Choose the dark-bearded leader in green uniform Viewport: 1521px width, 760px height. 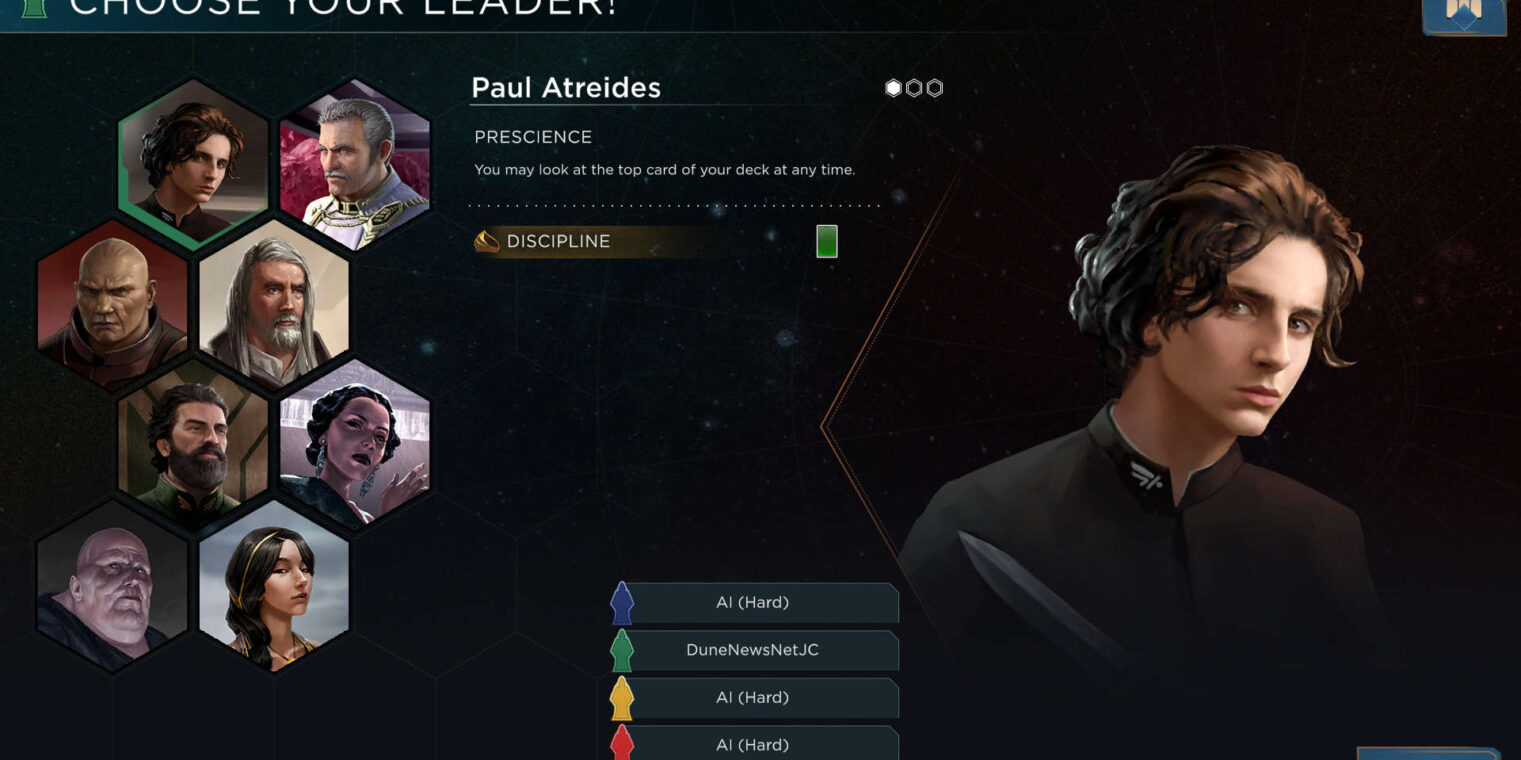(x=193, y=442)
